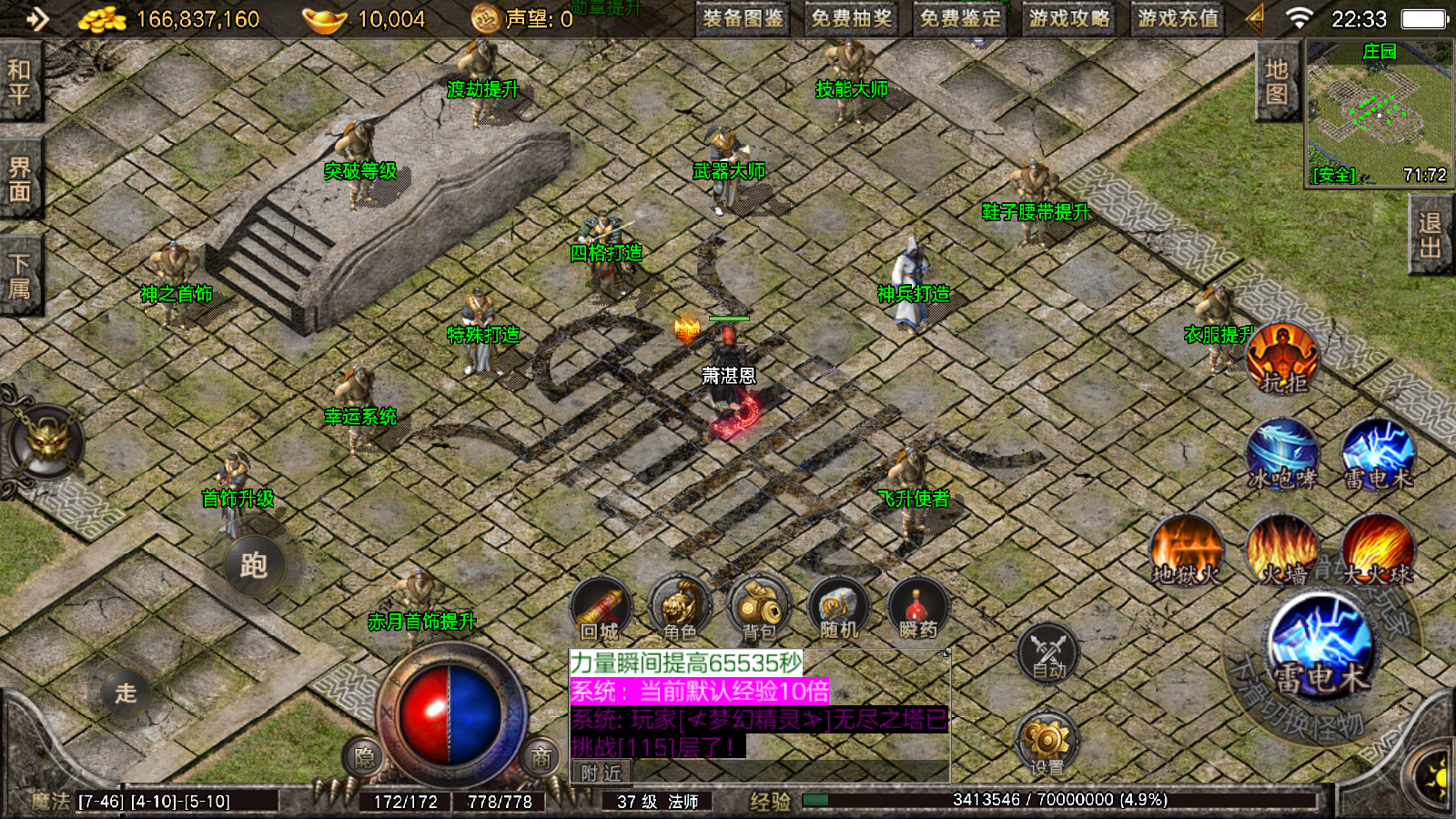Screen dimensions: 1456x819
Task: Open the 地图 map button
Action: tap(1276, 82)
